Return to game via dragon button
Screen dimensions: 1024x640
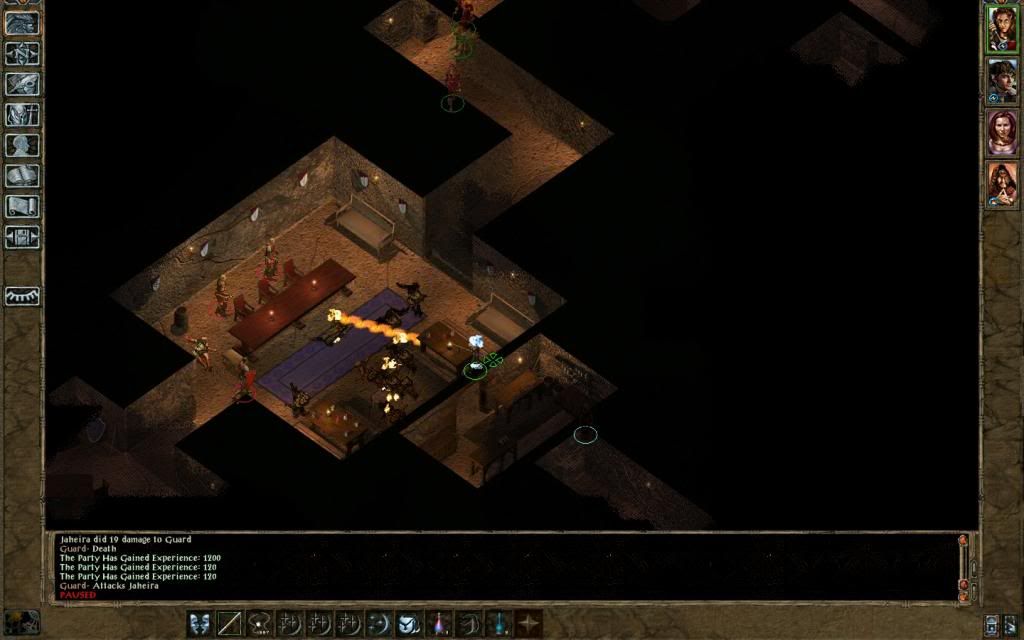[x=22, y=24]
